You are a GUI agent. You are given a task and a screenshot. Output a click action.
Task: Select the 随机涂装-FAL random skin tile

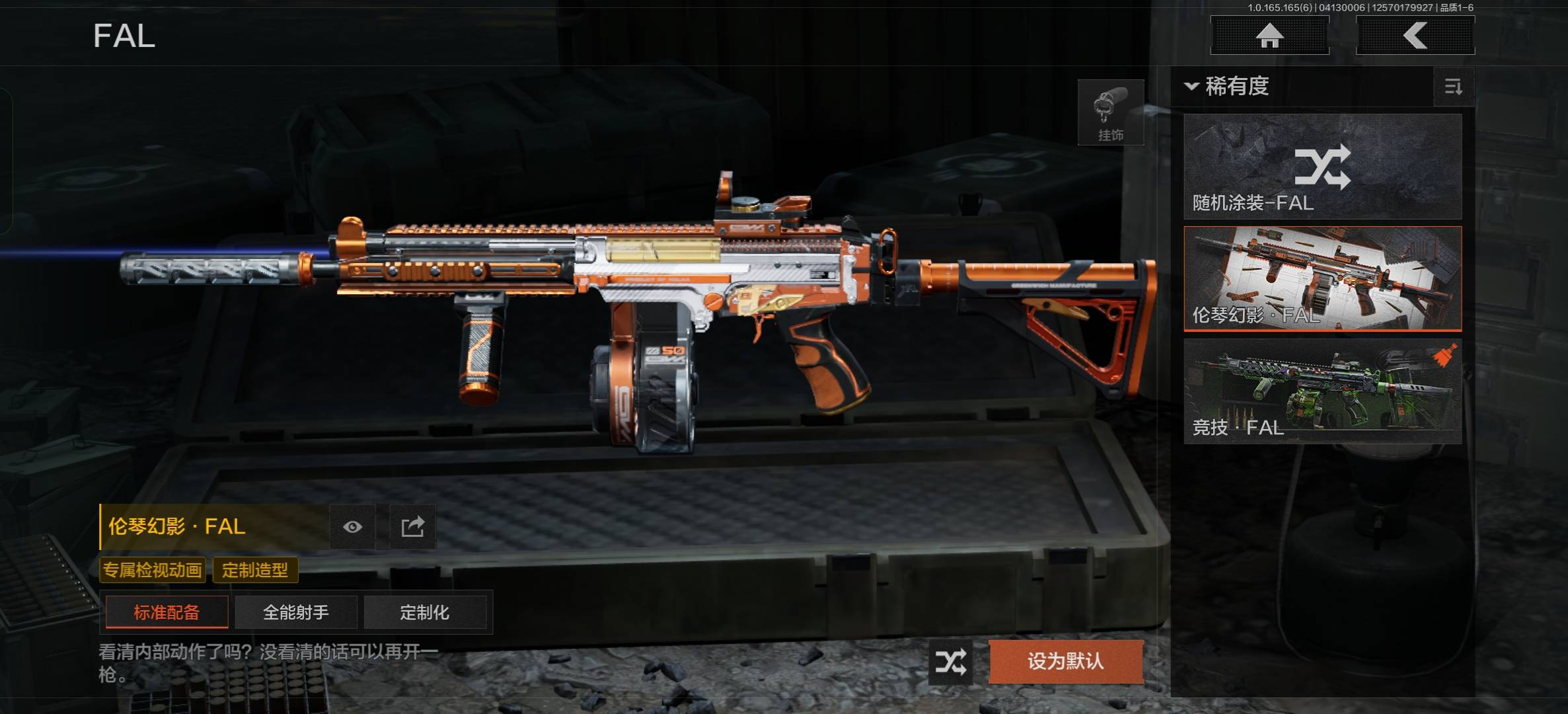coord(1322,167)
